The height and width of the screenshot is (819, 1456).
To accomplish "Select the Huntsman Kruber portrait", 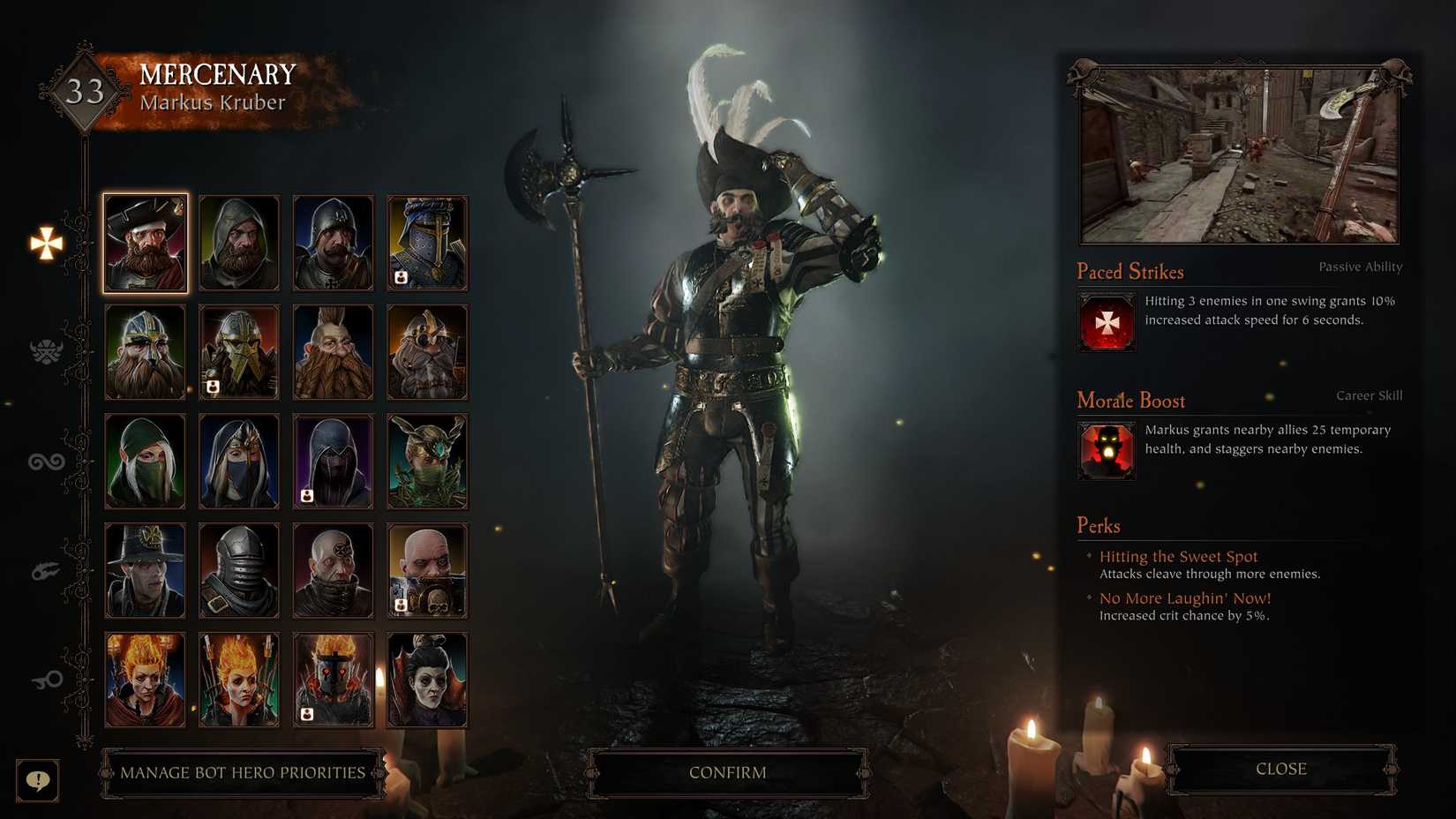I will click(239, 240).
